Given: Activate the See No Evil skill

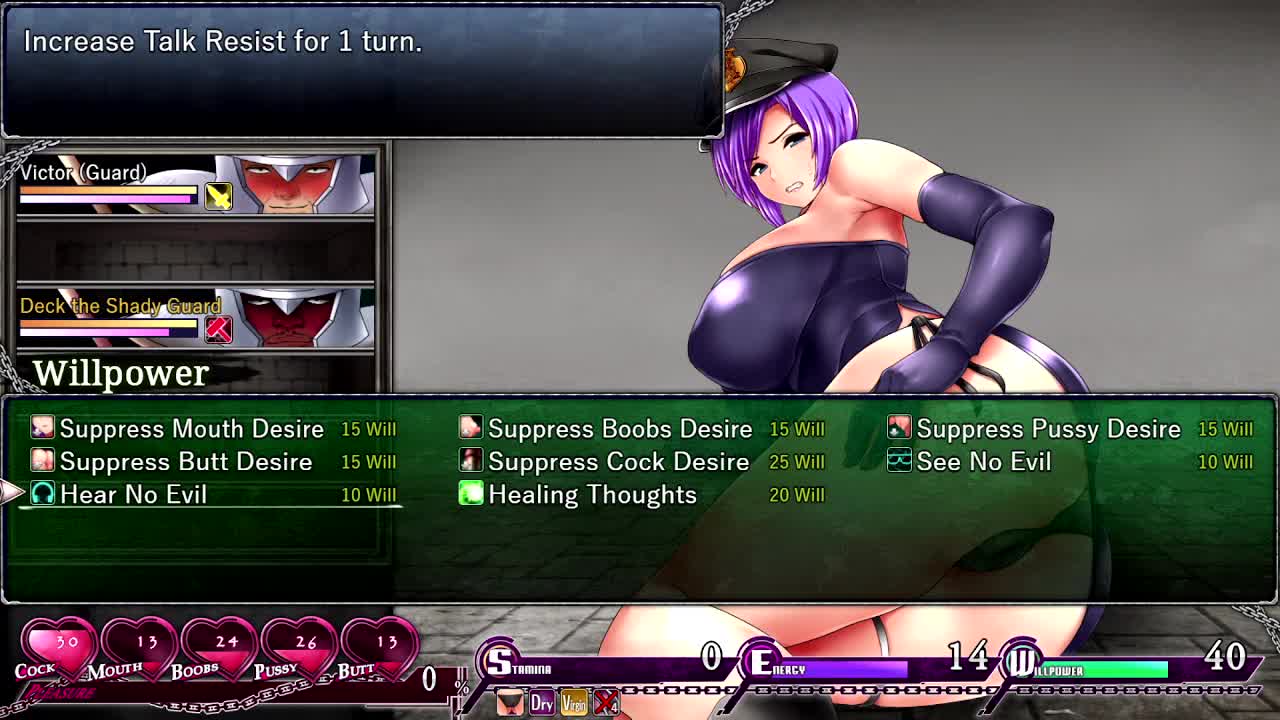Looking at the screenshot, I should tap(983, 462).
